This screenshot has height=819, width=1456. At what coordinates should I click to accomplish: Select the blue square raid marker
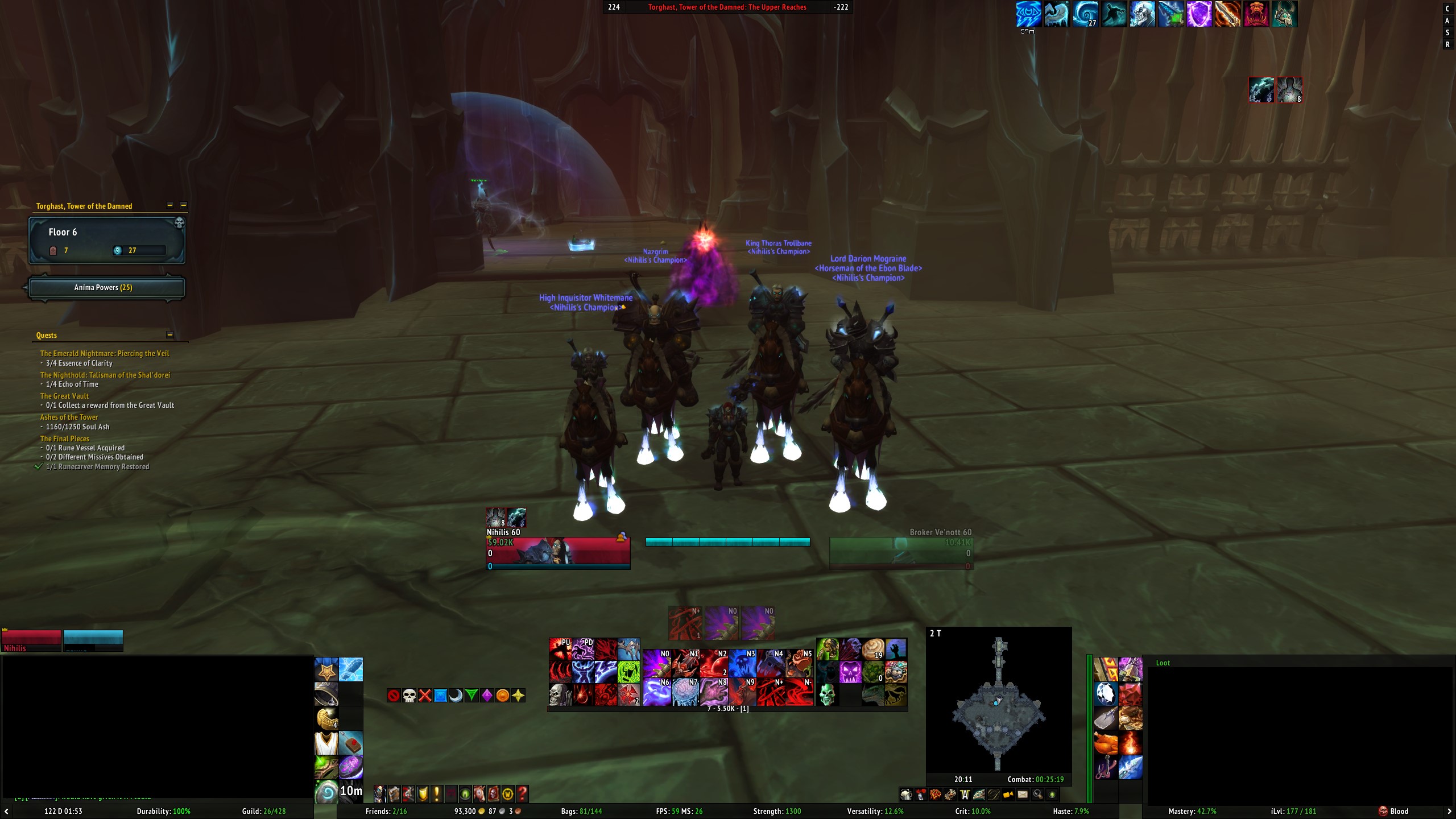(x=440, y=694)
